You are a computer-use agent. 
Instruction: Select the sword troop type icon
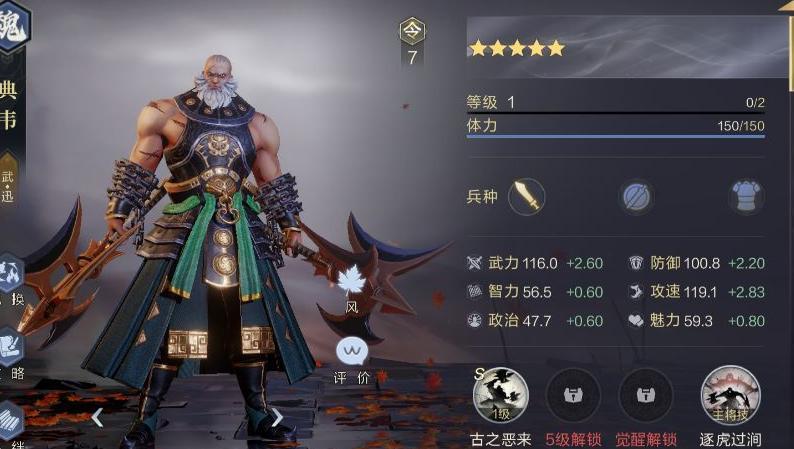tap(526, 196)
